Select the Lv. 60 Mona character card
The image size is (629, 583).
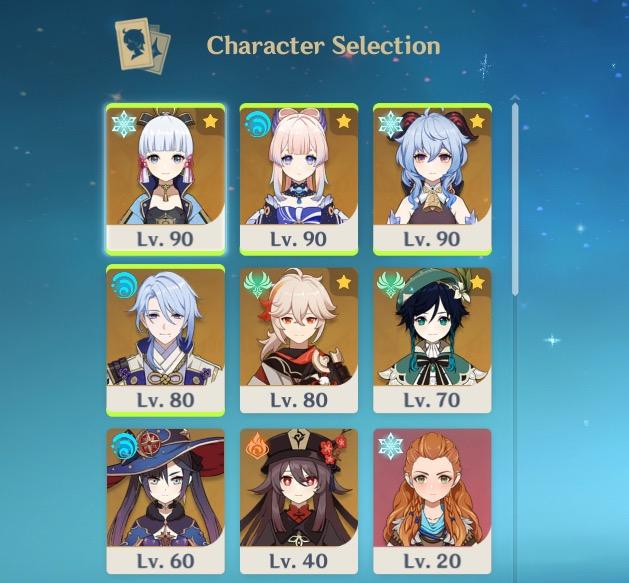(165, 500)
